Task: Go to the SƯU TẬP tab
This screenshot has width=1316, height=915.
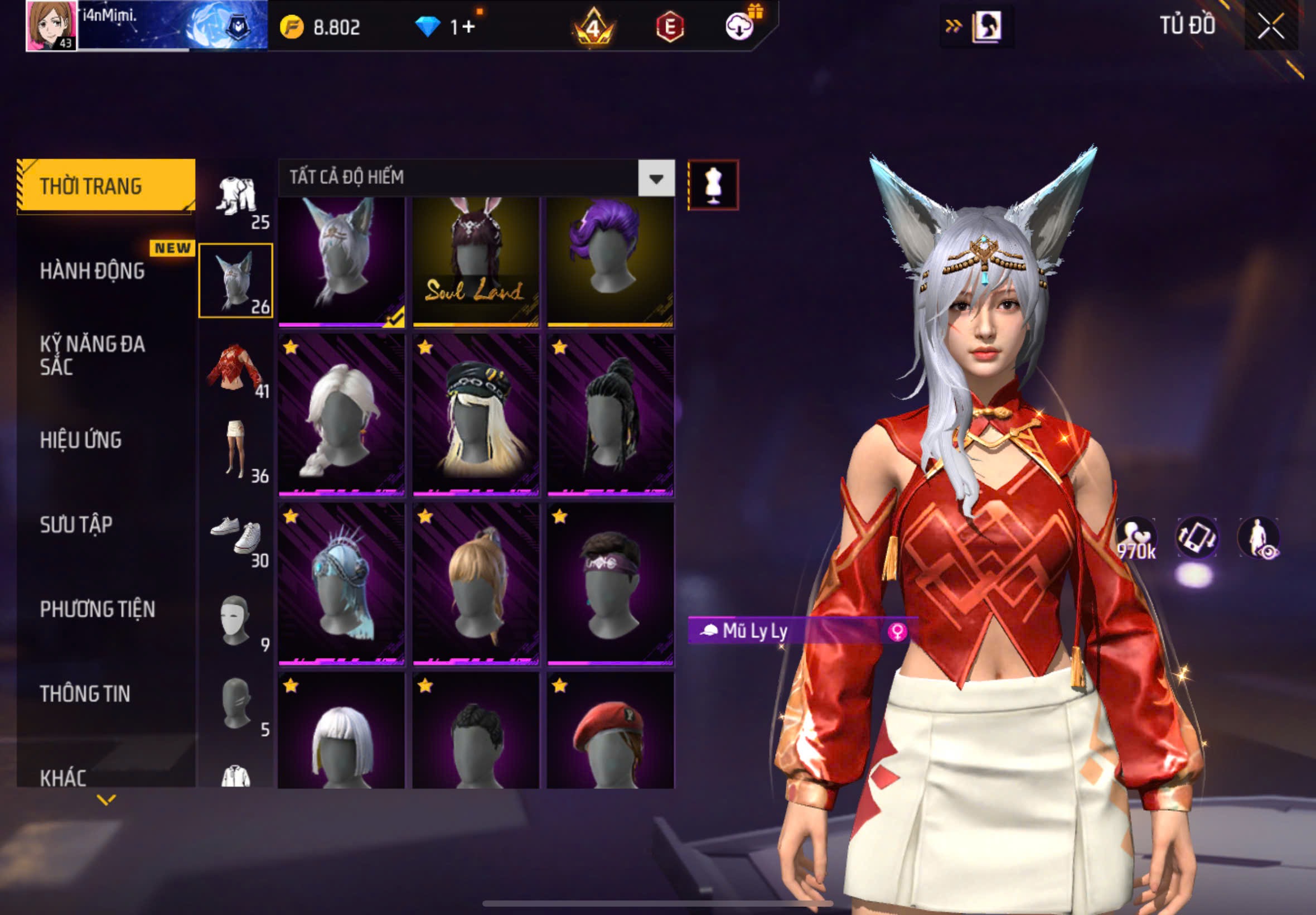Action: pyautogui.click(x=76, y=524)
